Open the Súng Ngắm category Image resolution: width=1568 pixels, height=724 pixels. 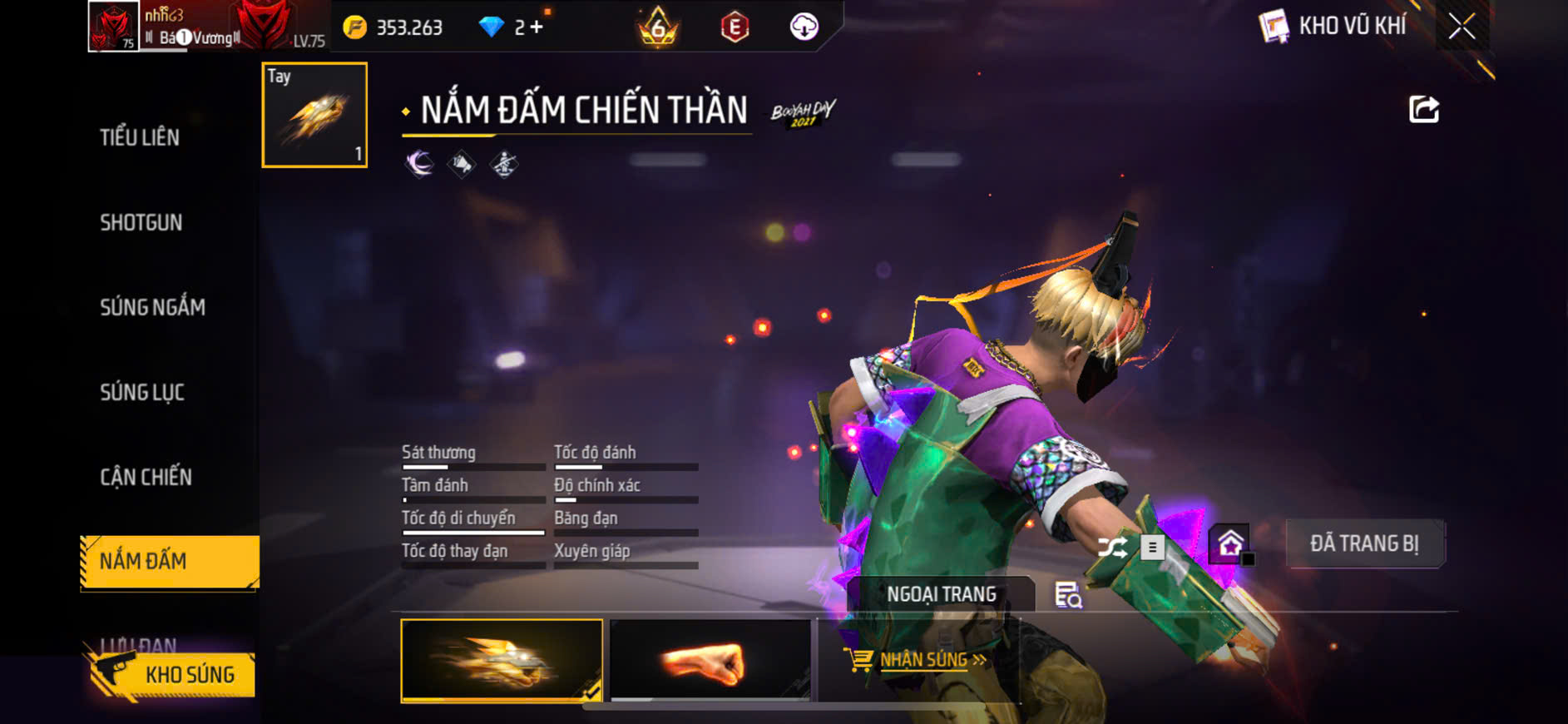(x=152, y=307)
